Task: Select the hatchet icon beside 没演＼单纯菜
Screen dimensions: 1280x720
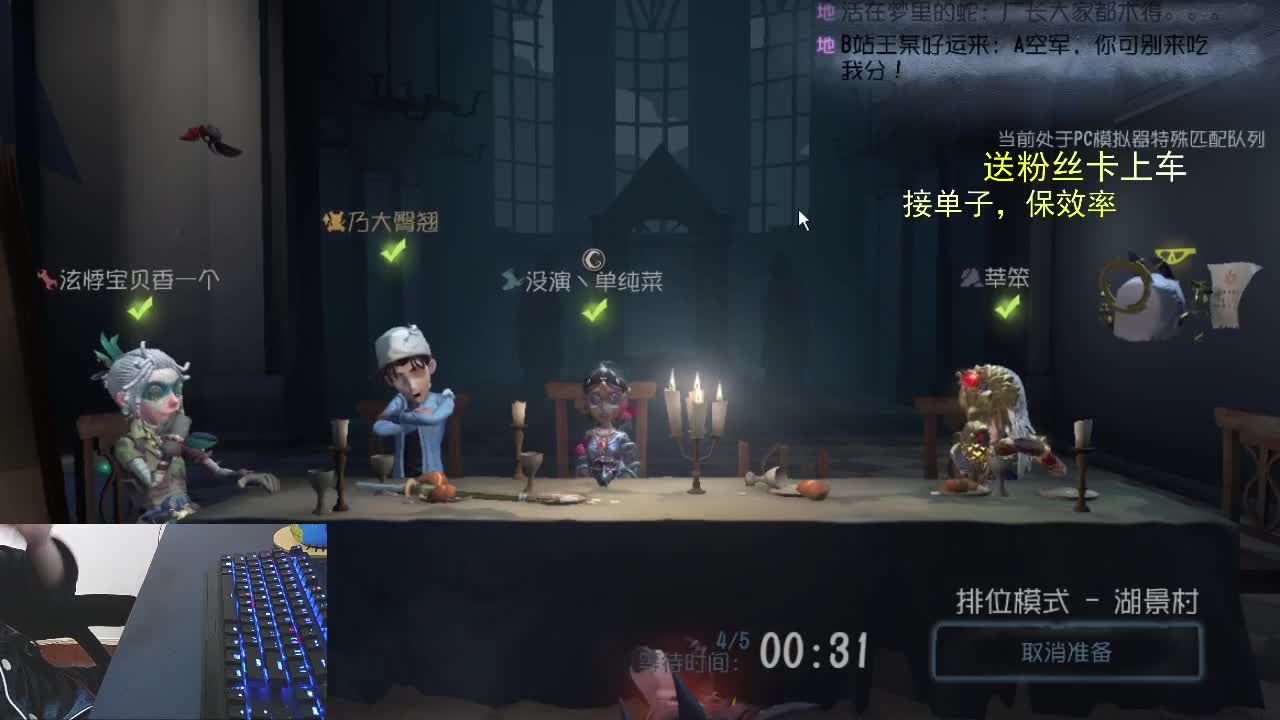Action: 510,280
